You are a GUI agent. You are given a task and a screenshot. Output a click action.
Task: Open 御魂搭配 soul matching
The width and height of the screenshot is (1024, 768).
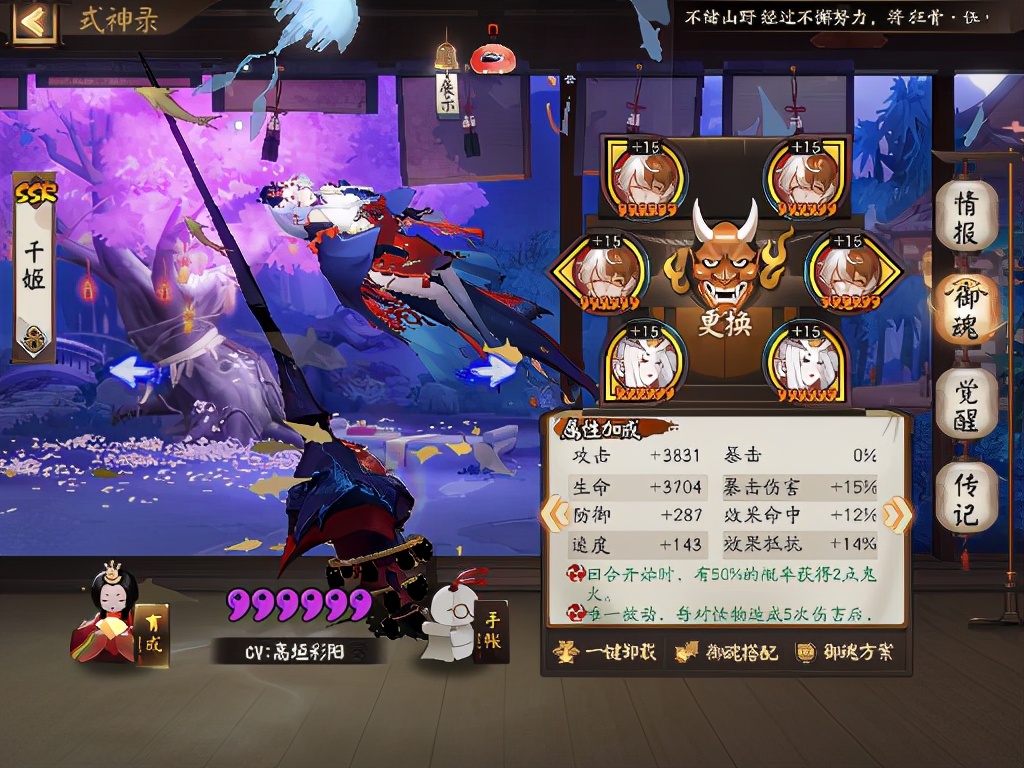pos(726,653)
